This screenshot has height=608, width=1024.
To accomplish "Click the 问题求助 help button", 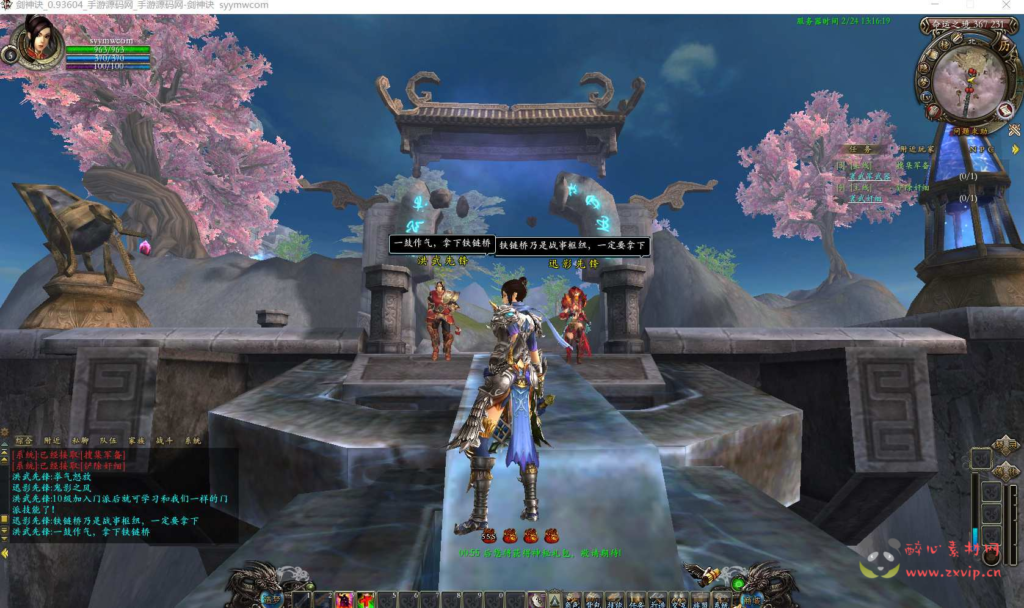I will coord(969,130).
